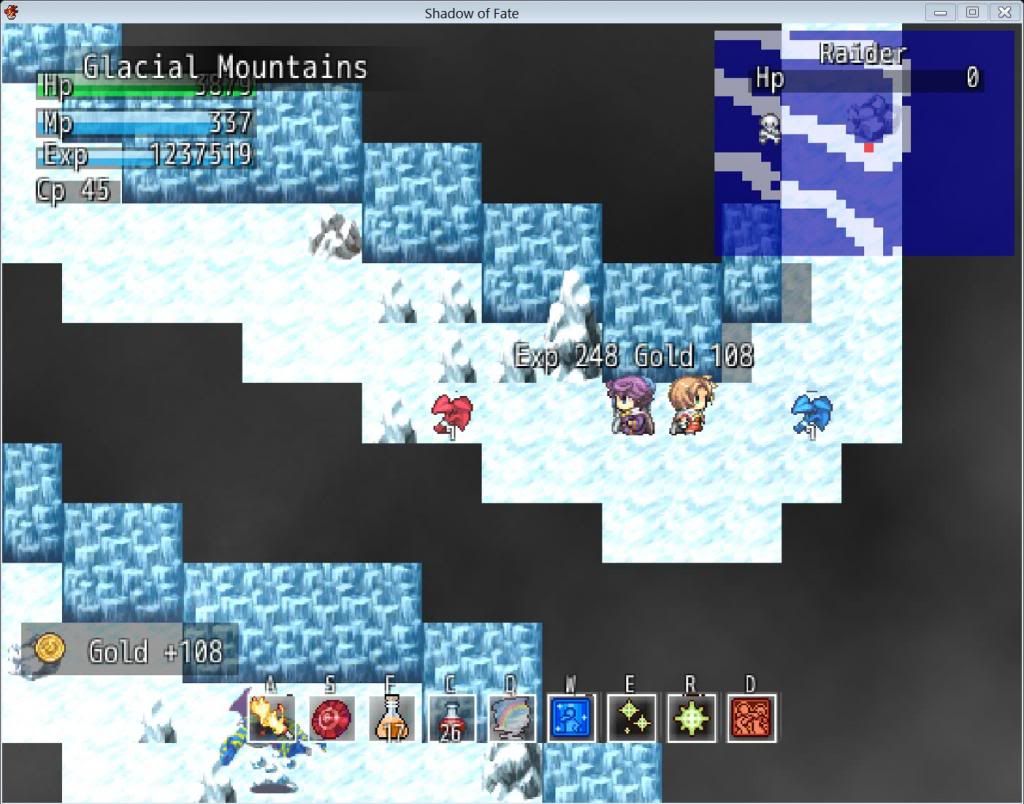Trigger the green spiked burst skill
Viewport: 1024px width, 804px height.
pyautogui.click(x=691, y=718)
